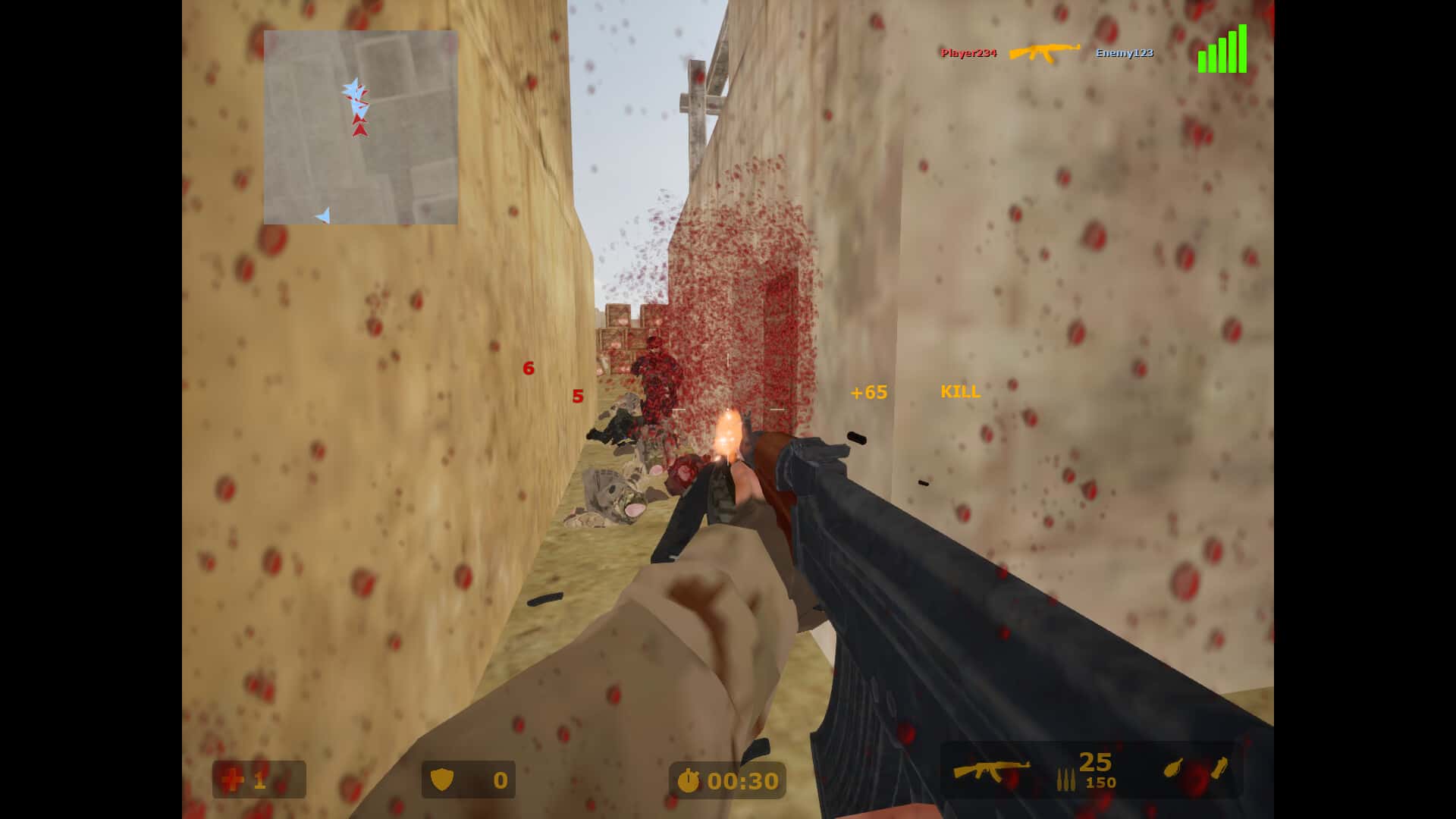This screenshot has width=1456, height=819.
Task: Toggle the minimap in top-left corner
Action: click(x=360, y=127)
